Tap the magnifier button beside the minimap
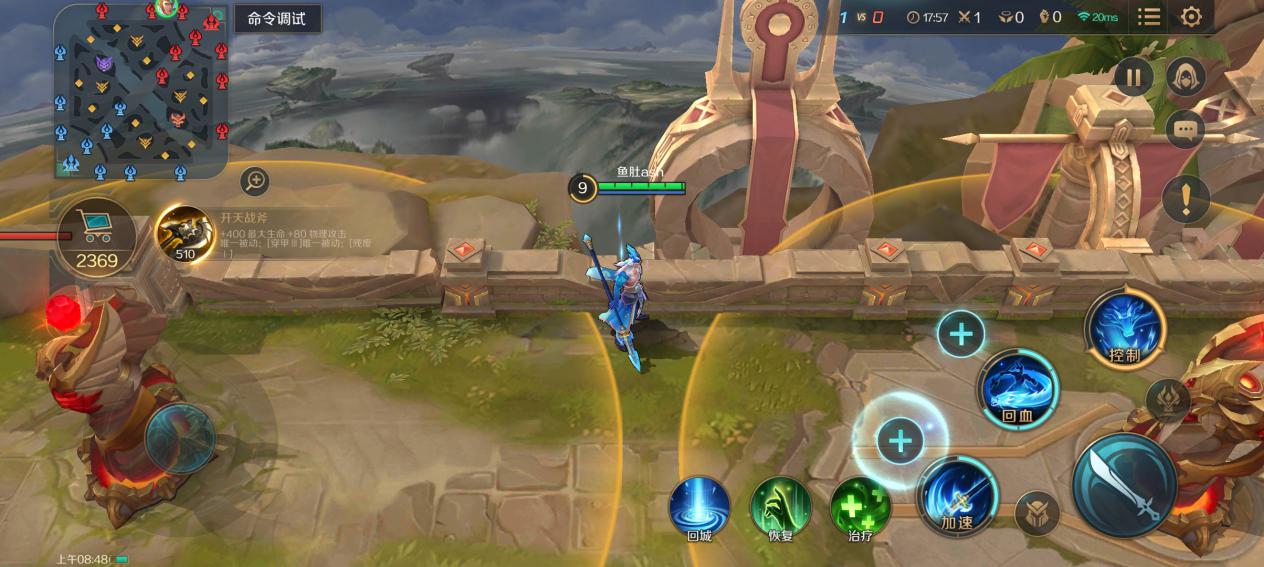Viewport: 1264px width, 567px height. [256, 180]
